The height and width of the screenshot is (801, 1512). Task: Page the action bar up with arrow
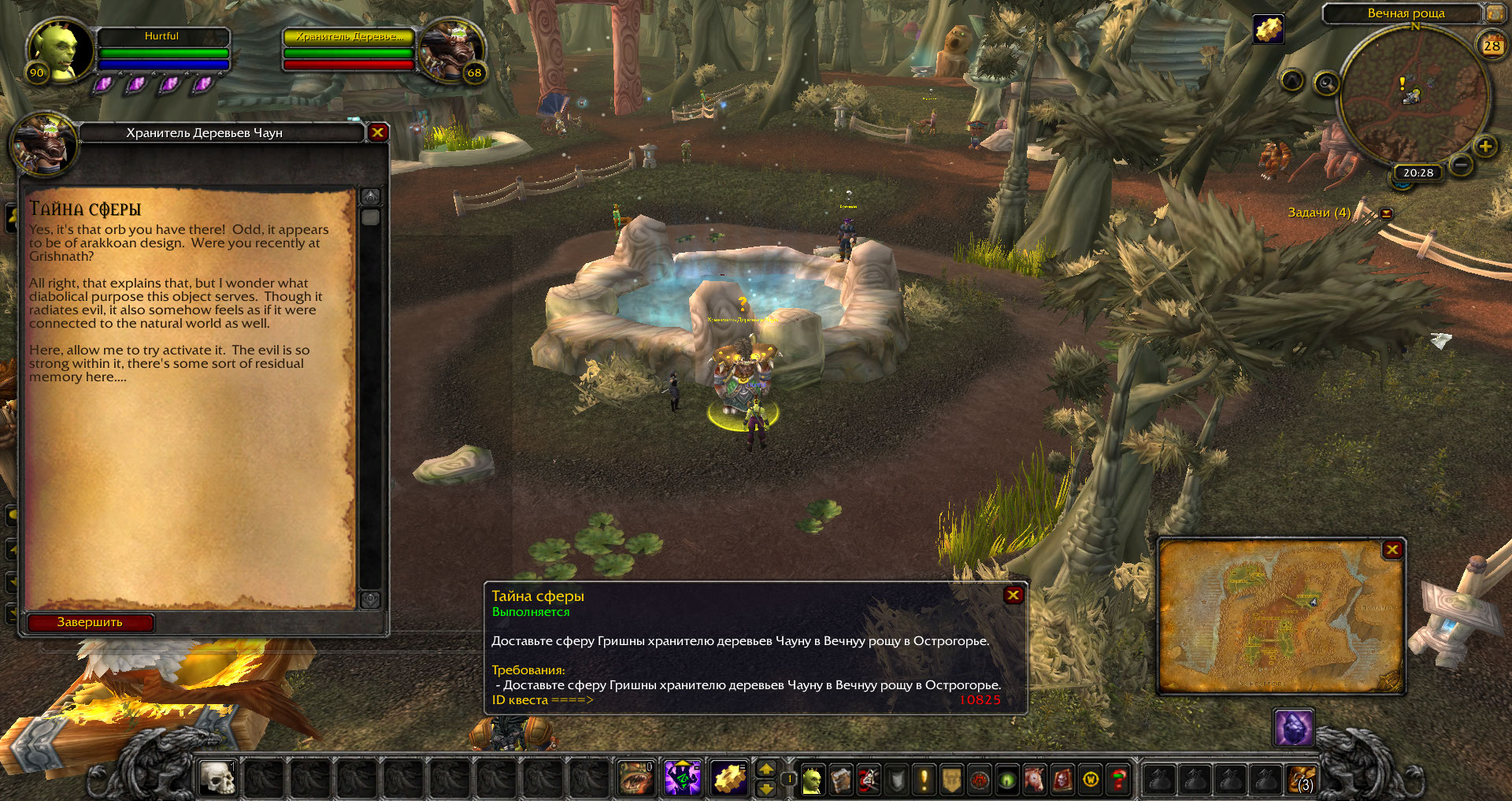(x=765, y=769)
